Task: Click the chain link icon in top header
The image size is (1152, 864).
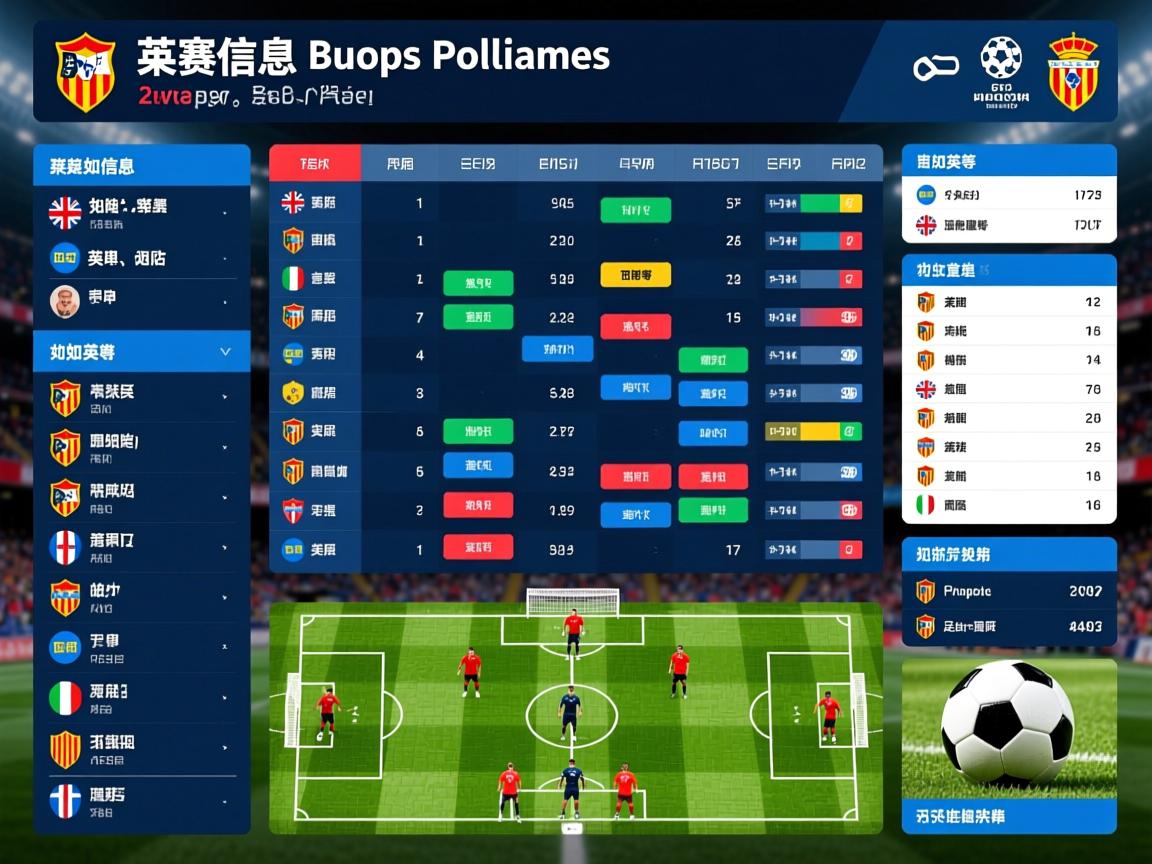Action: click(935, 68)
